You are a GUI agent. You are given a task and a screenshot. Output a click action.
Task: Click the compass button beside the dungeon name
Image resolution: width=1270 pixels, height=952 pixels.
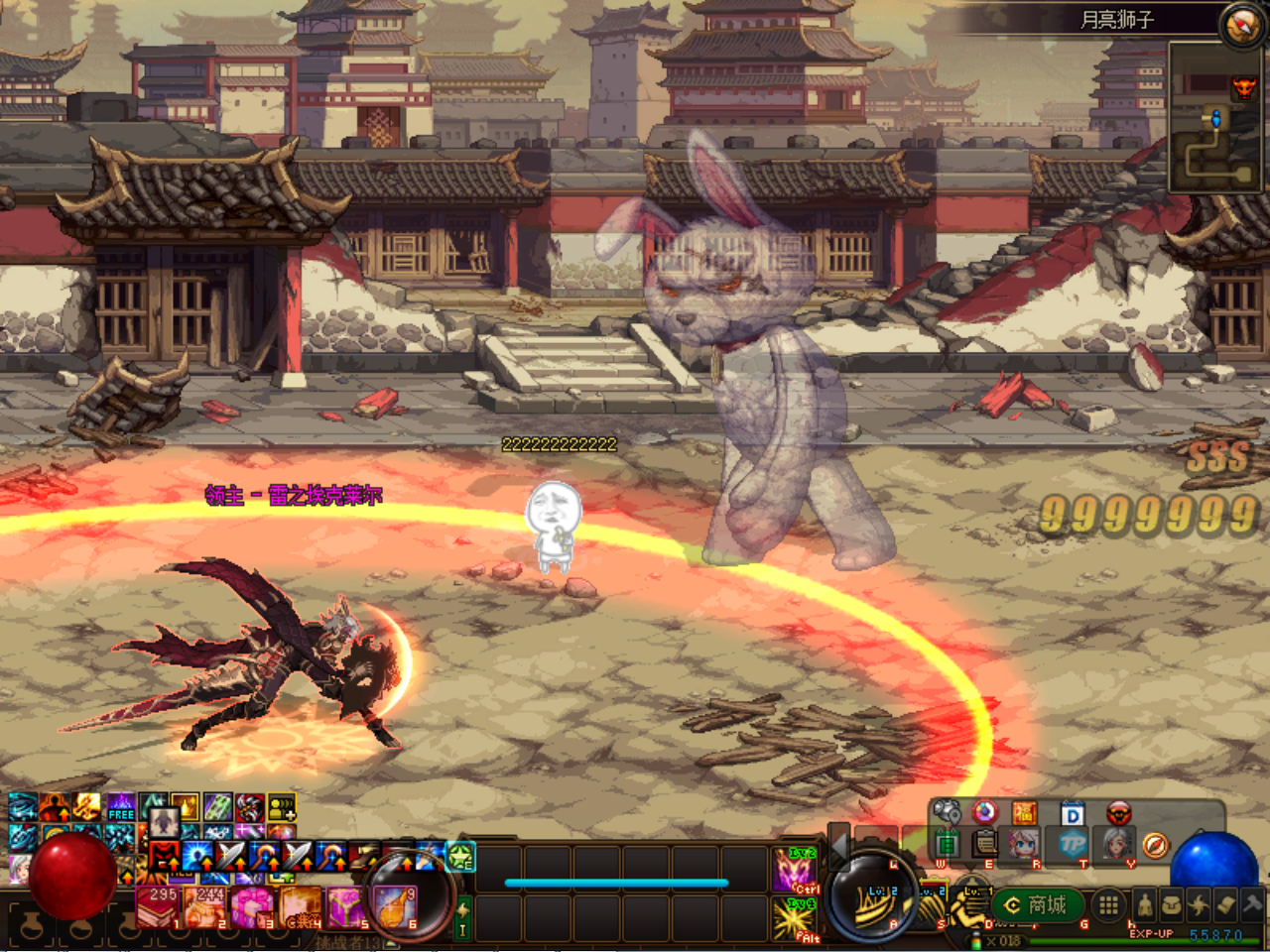click(x=1242, y=24)
